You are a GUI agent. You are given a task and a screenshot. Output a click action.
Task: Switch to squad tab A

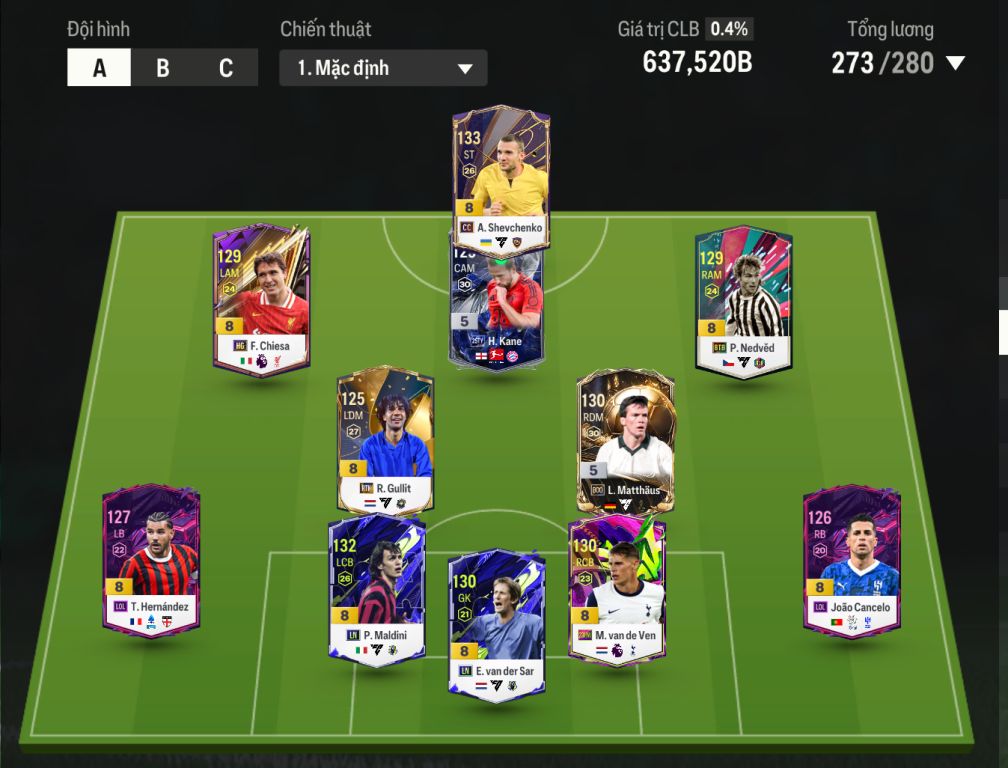tap(99, 68)
